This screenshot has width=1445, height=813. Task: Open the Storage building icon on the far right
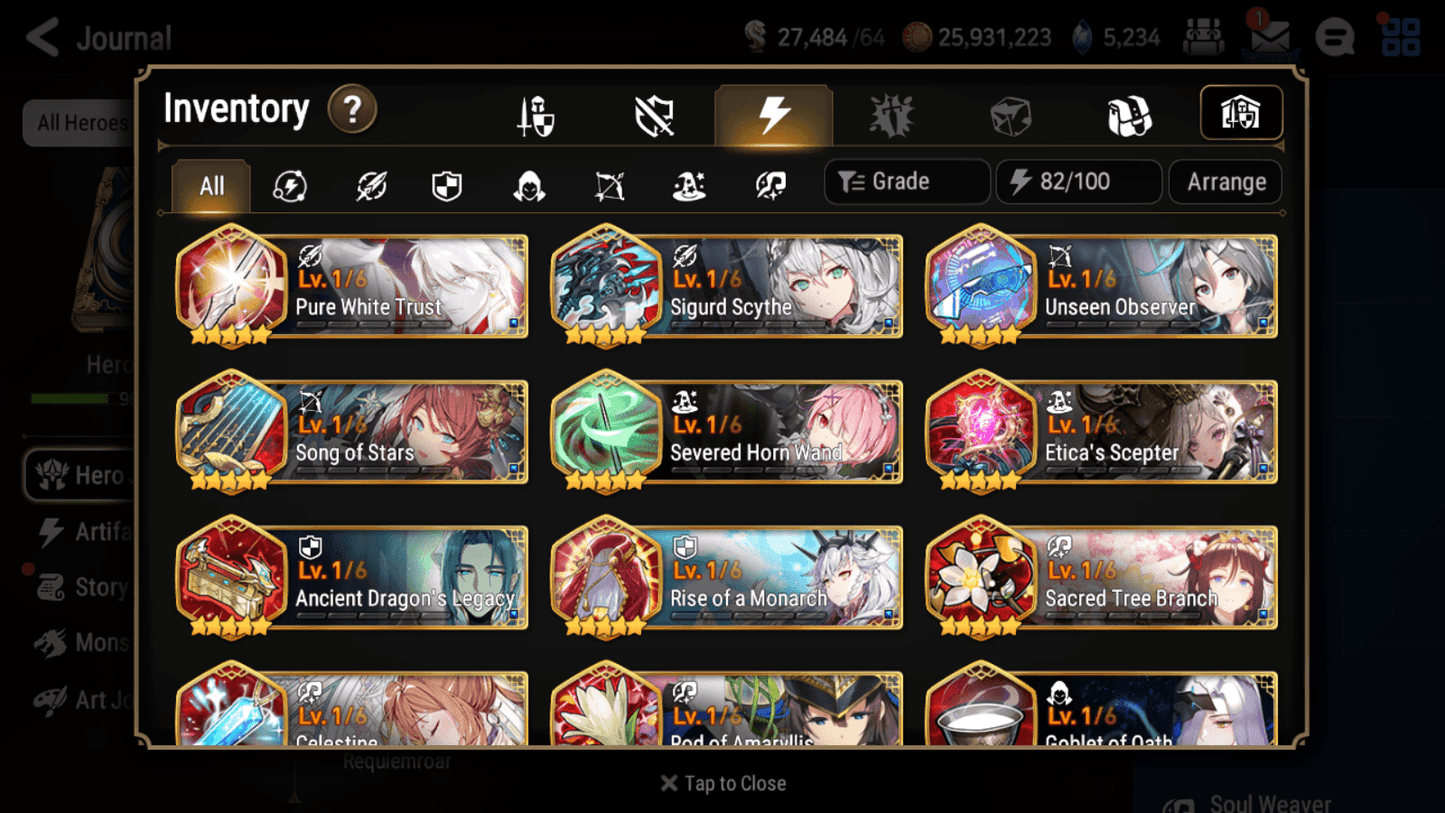click(x=1241, y=113)
